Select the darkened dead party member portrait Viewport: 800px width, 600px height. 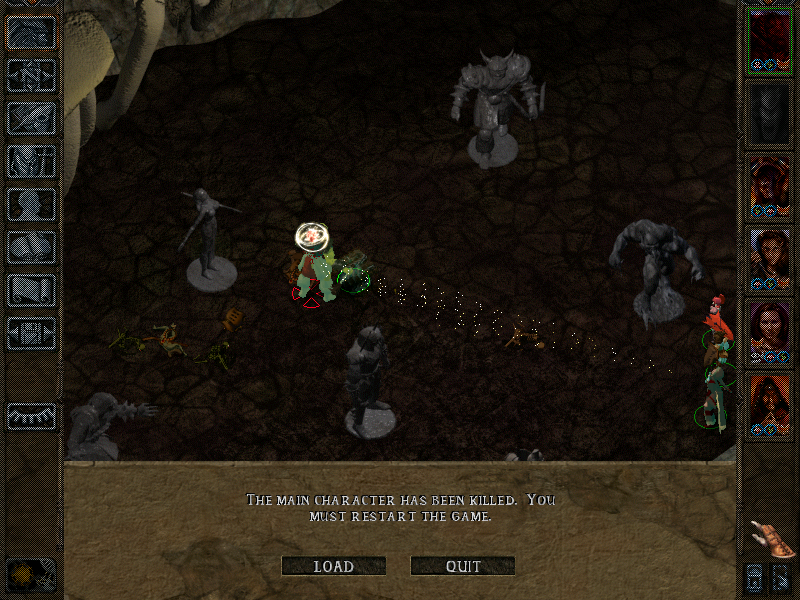pos(770,113)
